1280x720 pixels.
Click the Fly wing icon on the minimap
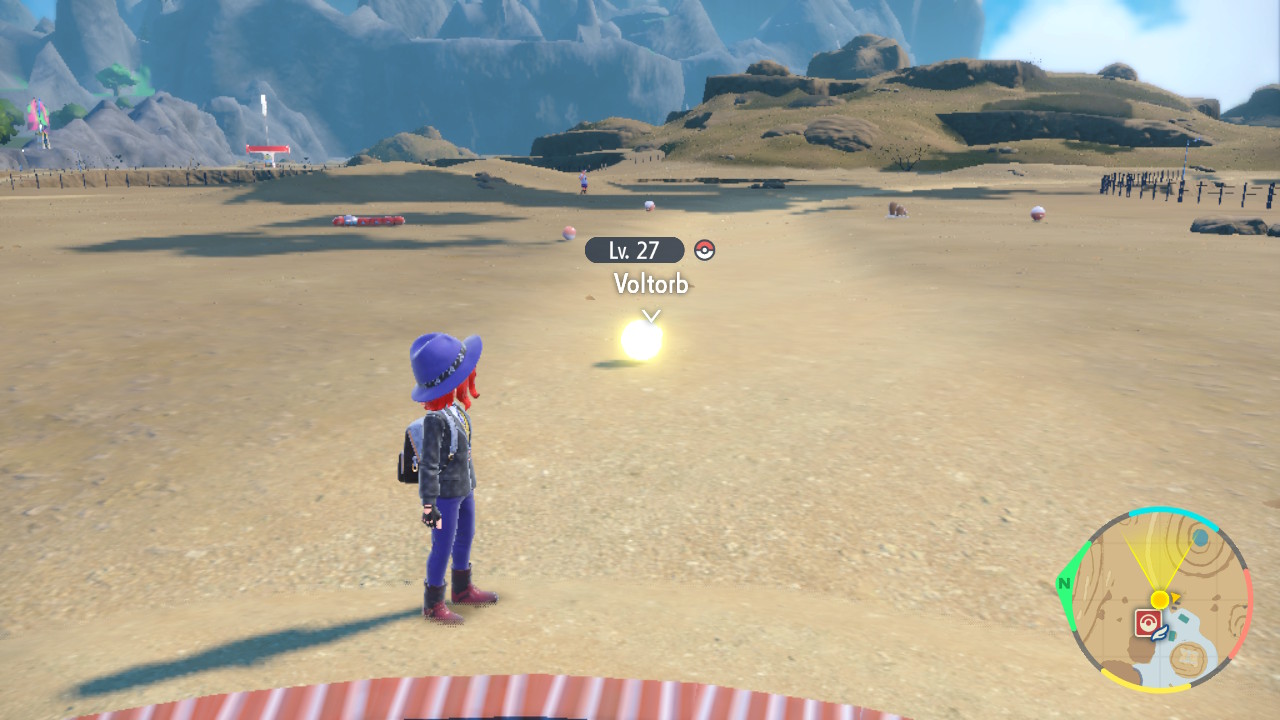pyautogui.click(x=1158, y=634)
